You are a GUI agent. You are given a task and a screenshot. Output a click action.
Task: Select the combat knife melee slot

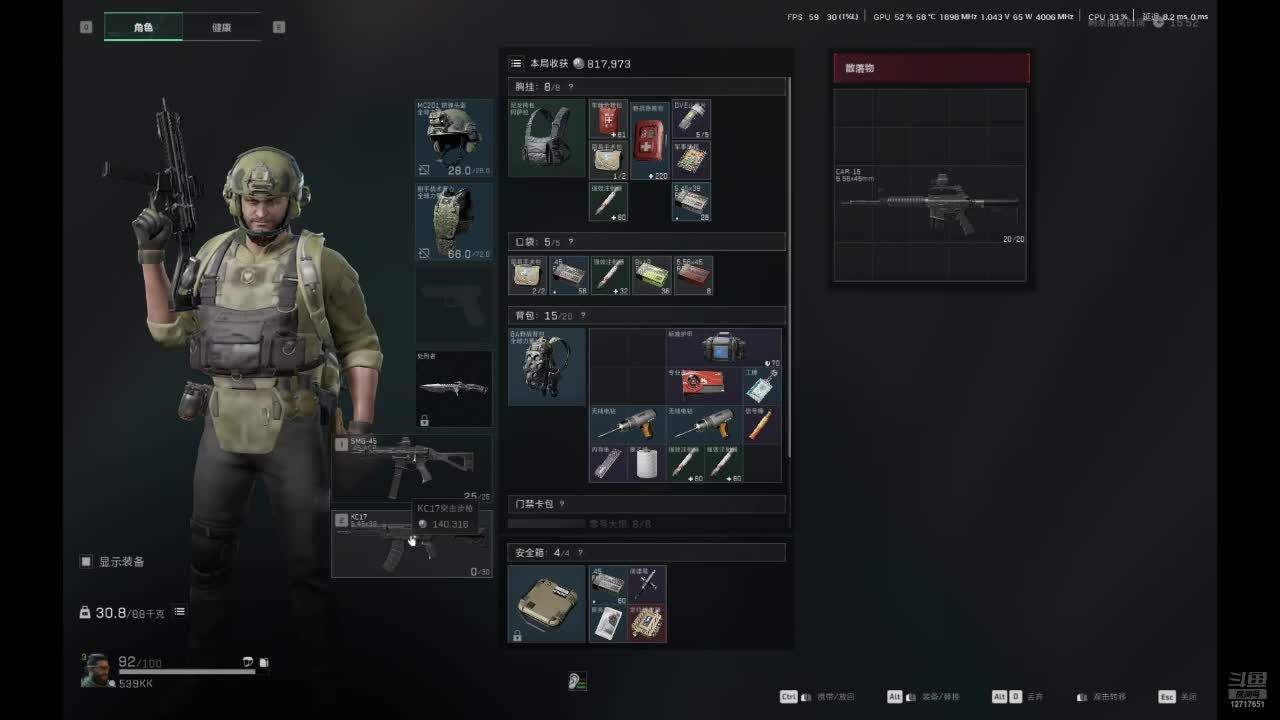click(x=454, y=388)
